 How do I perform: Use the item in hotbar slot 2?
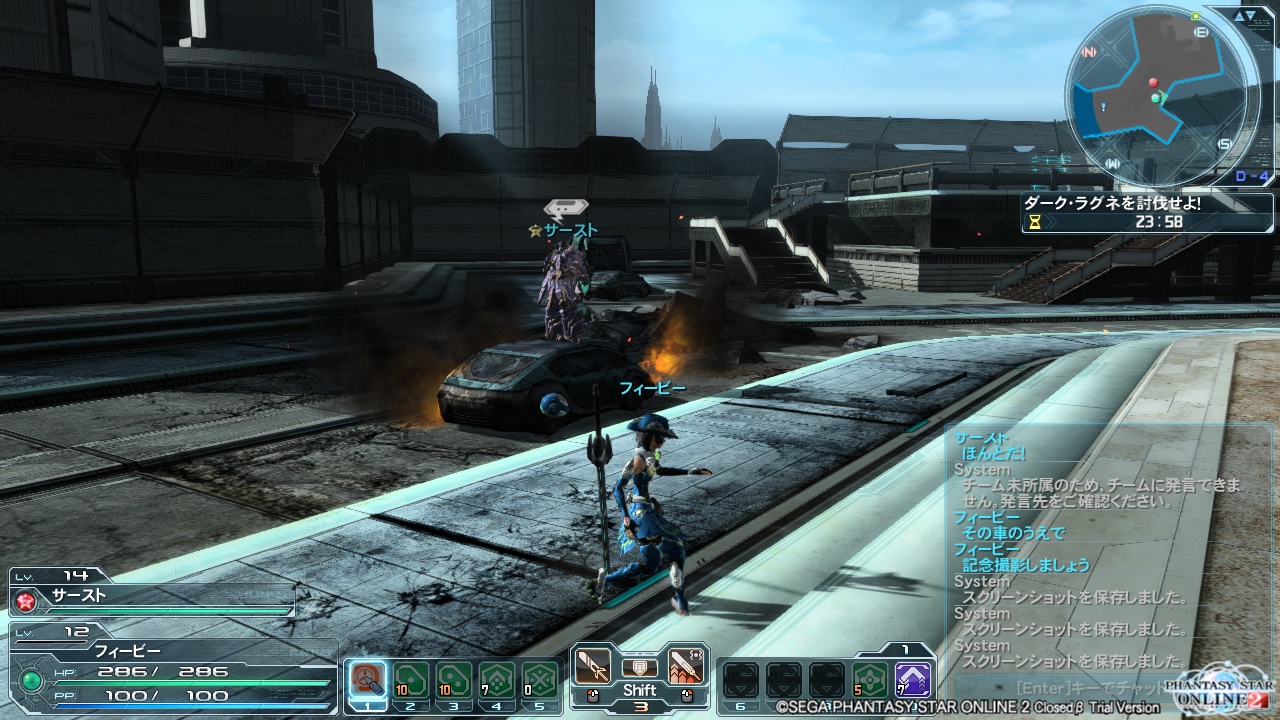click(x=410, y=680)
